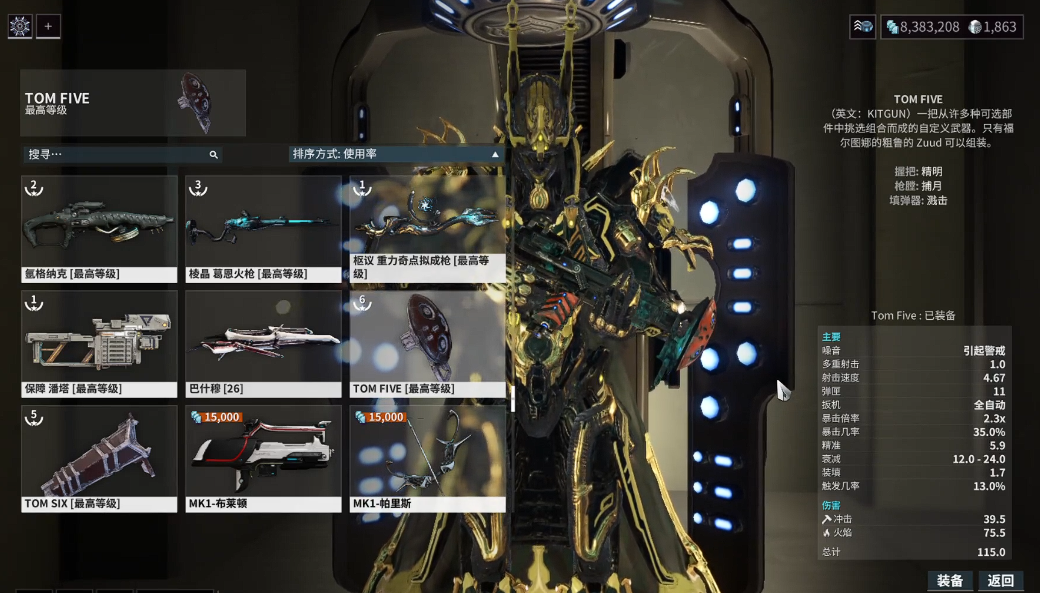Click the trade icon beside the credits
This screenshot has height=593, width=1040.
click(x=862, y=27)
